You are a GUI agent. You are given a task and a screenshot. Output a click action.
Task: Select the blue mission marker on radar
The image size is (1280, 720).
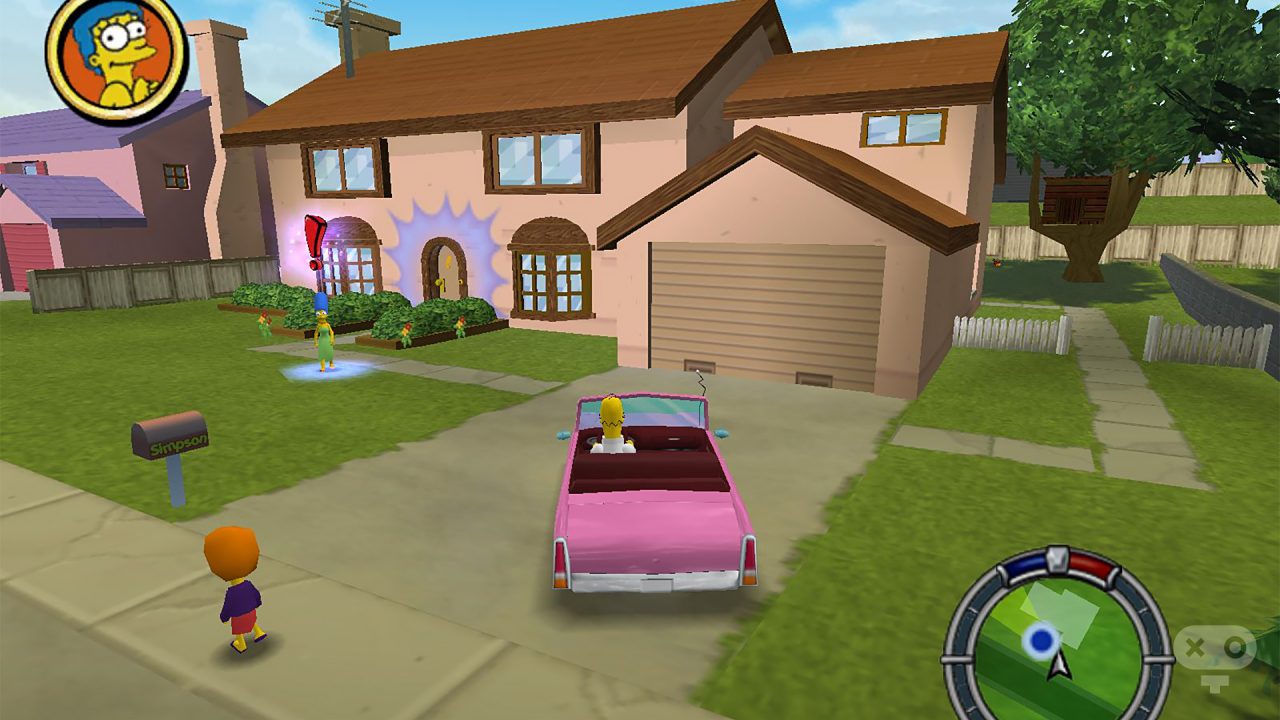(1042, 640)
